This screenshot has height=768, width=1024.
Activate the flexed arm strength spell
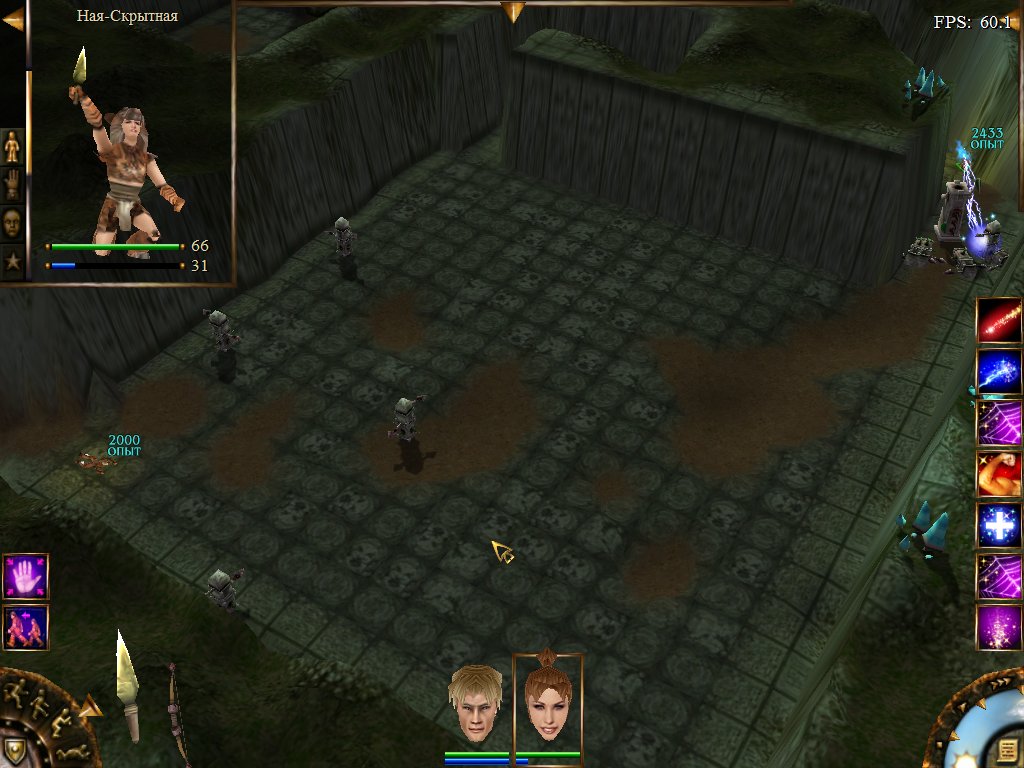(999, 474)
